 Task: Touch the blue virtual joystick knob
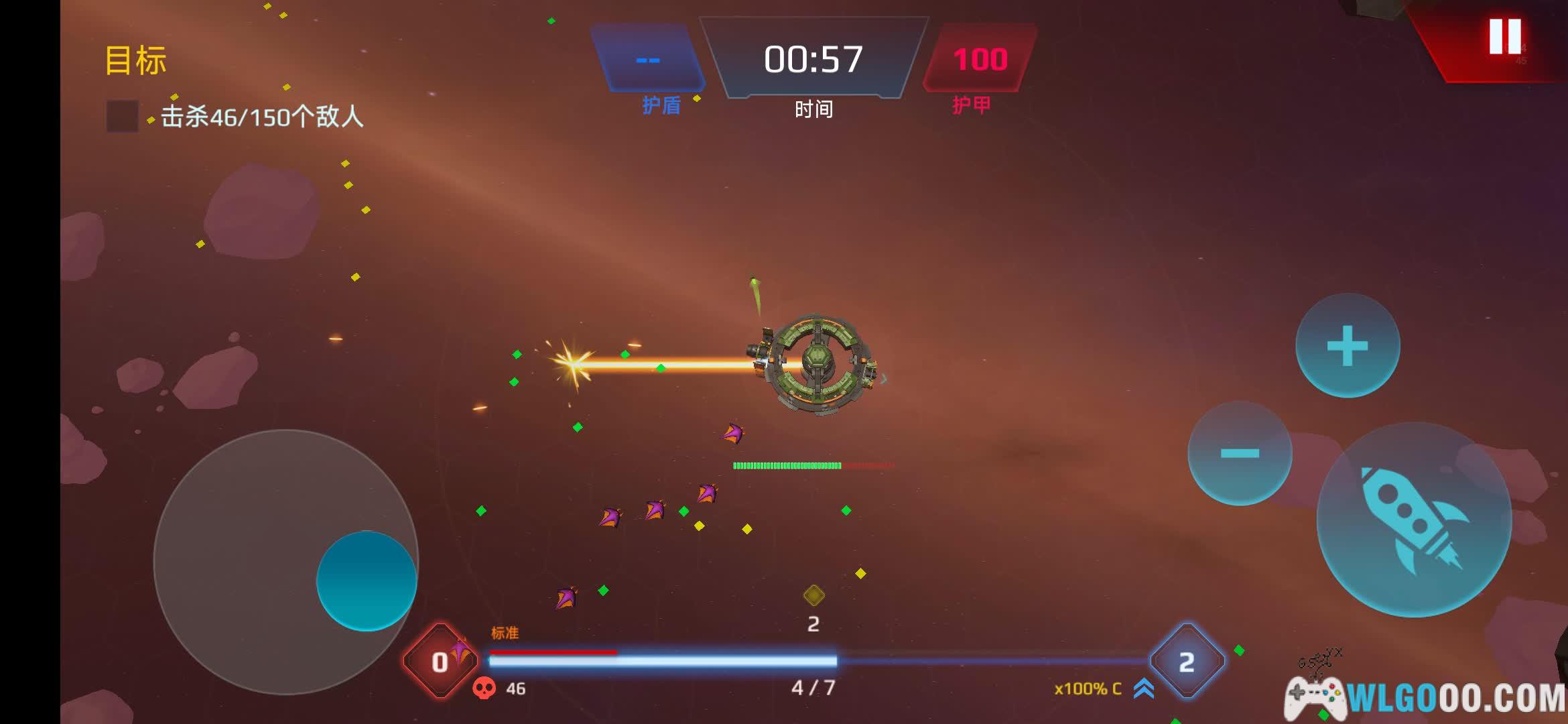(367, 581)
